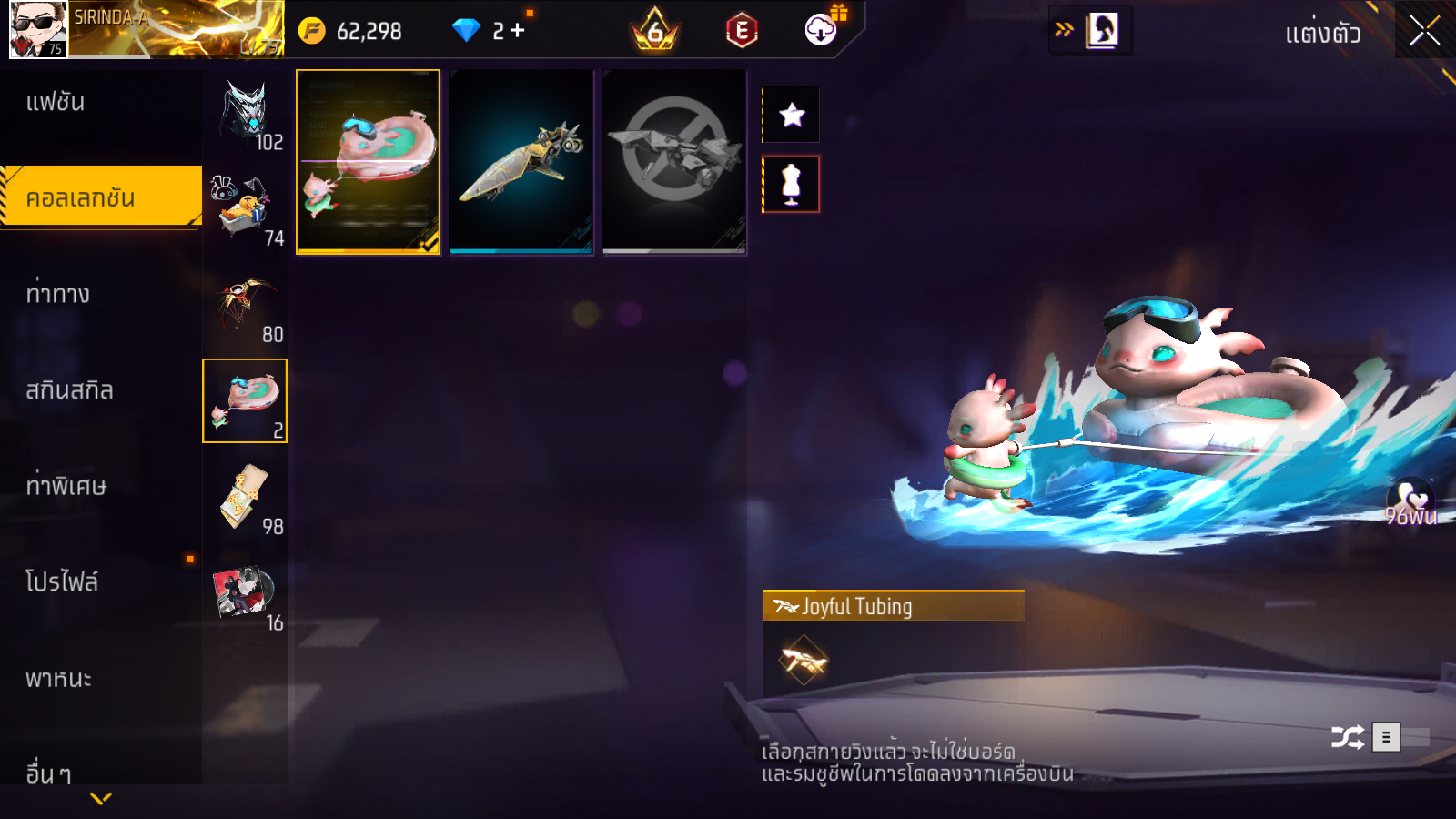Go to the ท่าพิเศษ category
Image resolution: width=1456 pixels, height=819 pixels.
(x=66, y=486)
